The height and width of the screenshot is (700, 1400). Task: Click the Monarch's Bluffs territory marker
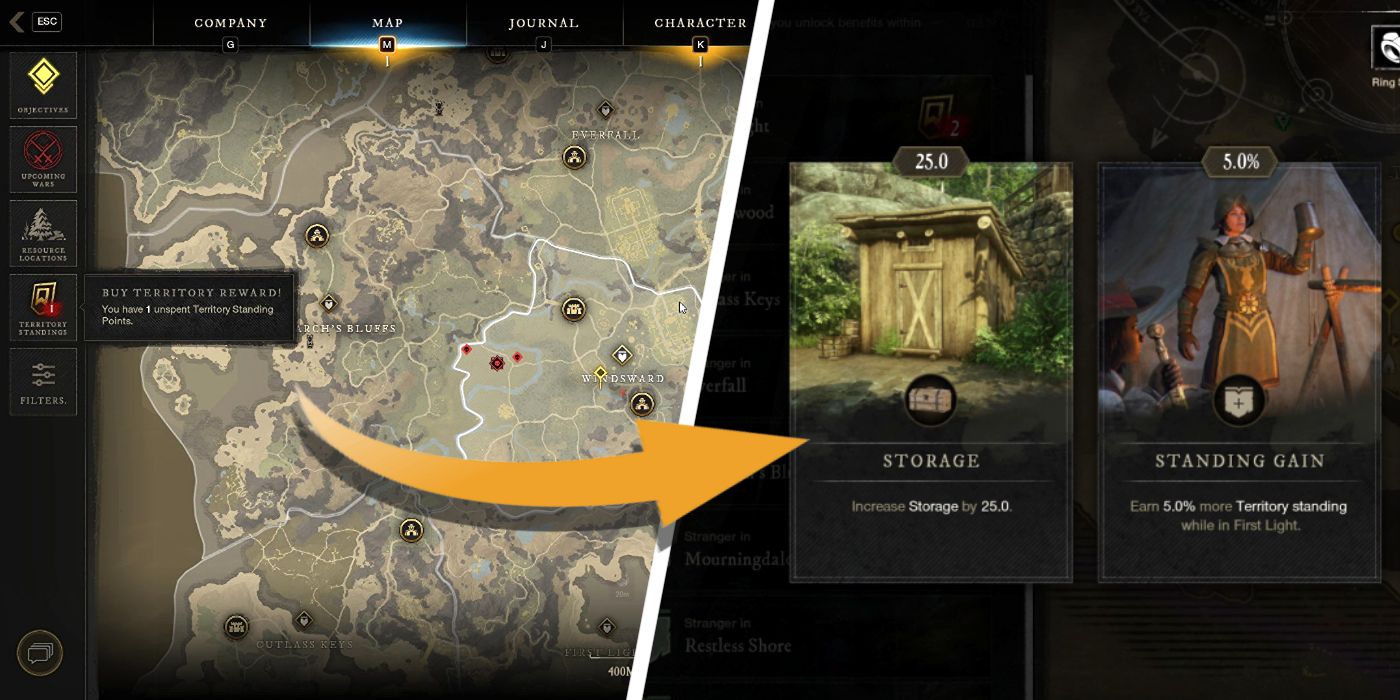328,303
